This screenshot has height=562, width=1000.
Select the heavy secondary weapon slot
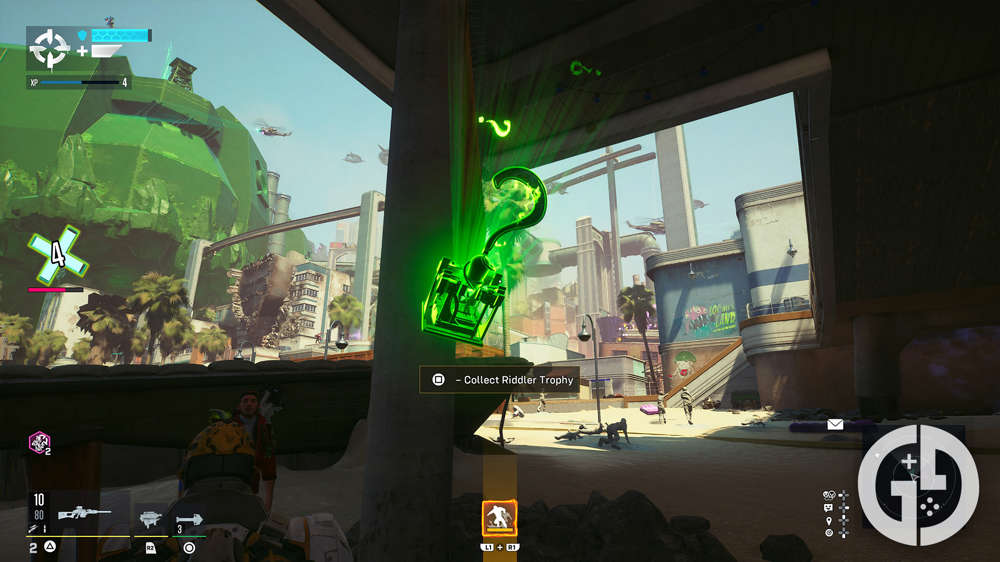tap(151, 518)
